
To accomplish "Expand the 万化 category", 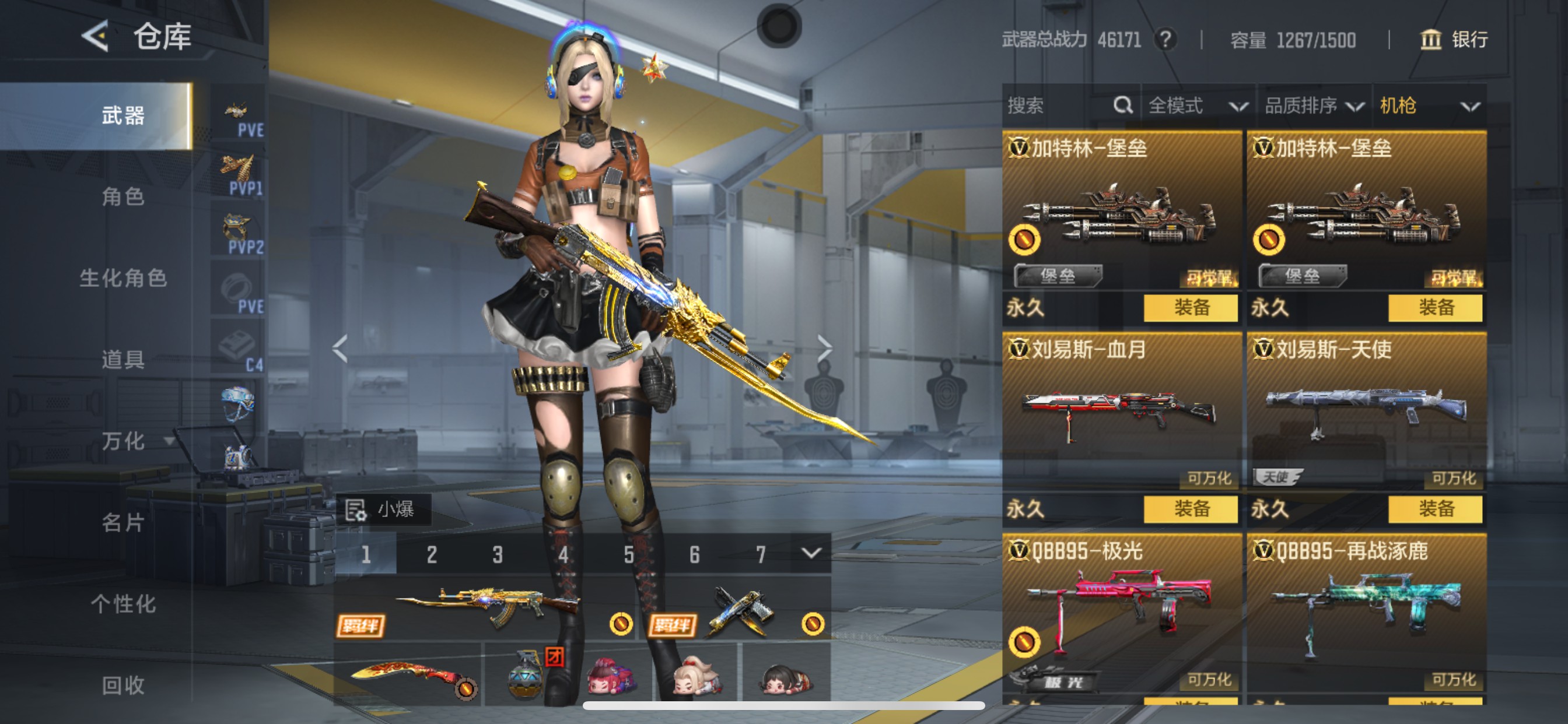I will coord(134,441).
